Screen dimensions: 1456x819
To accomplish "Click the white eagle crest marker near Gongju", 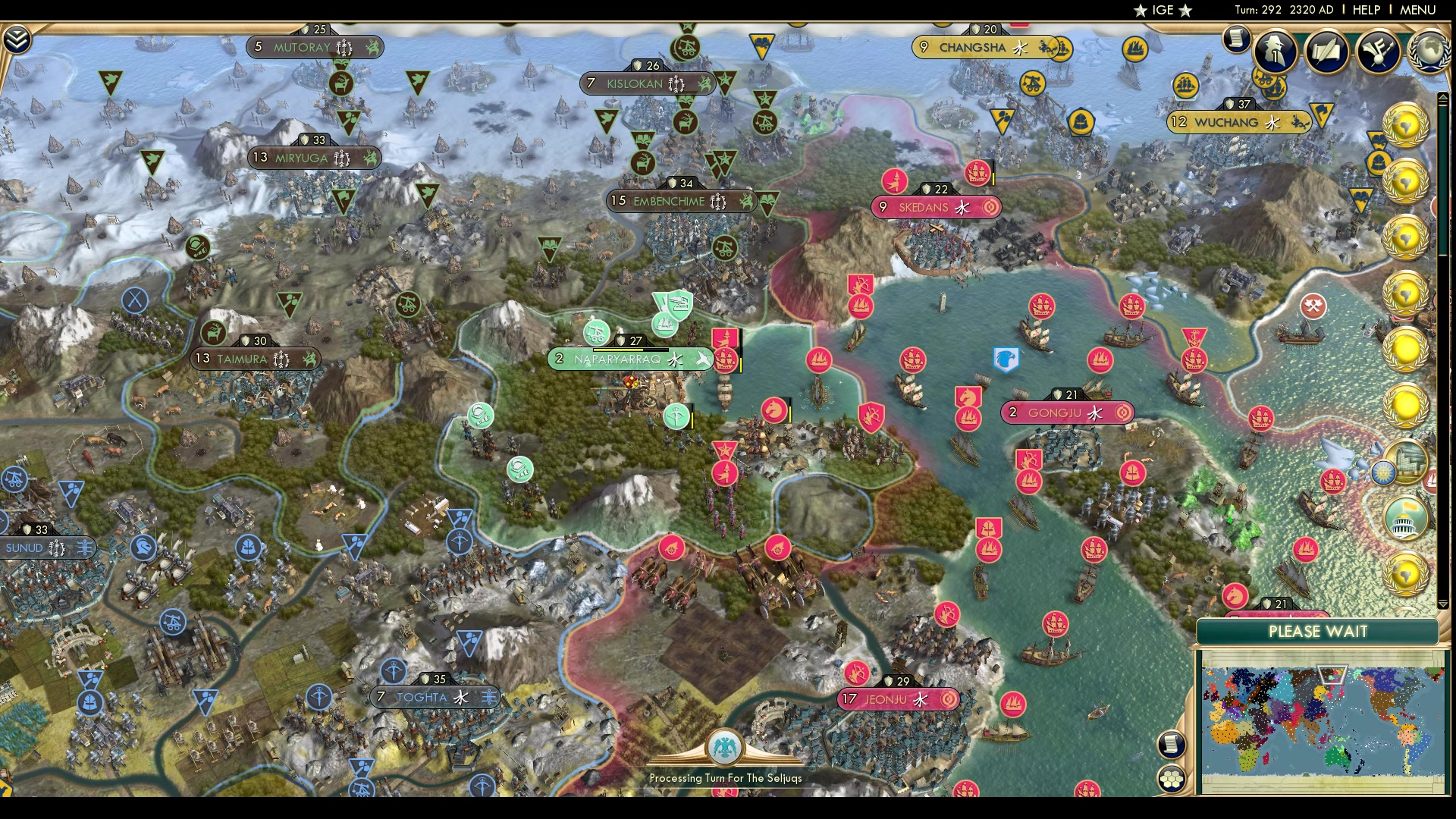I will coord(1005,360).
